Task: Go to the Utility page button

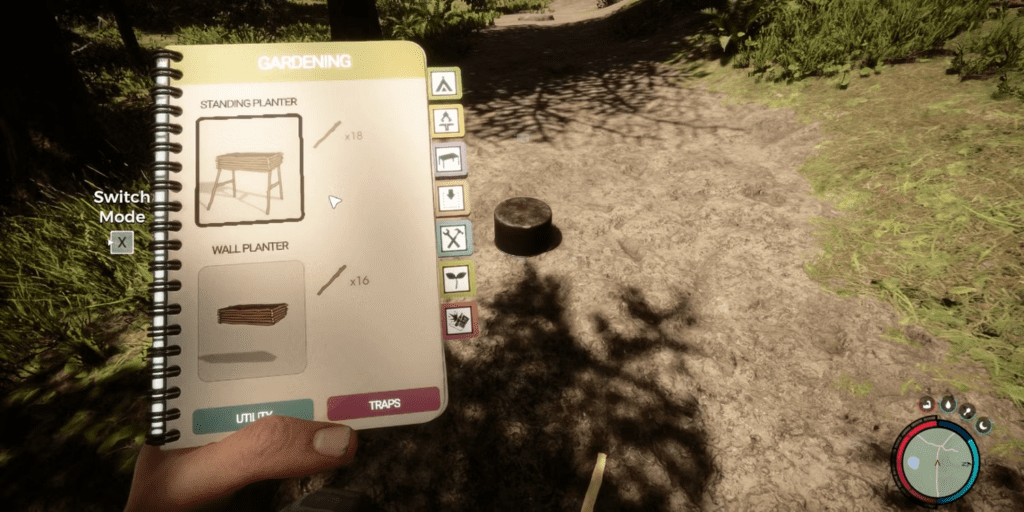Action: coord(252,415)
